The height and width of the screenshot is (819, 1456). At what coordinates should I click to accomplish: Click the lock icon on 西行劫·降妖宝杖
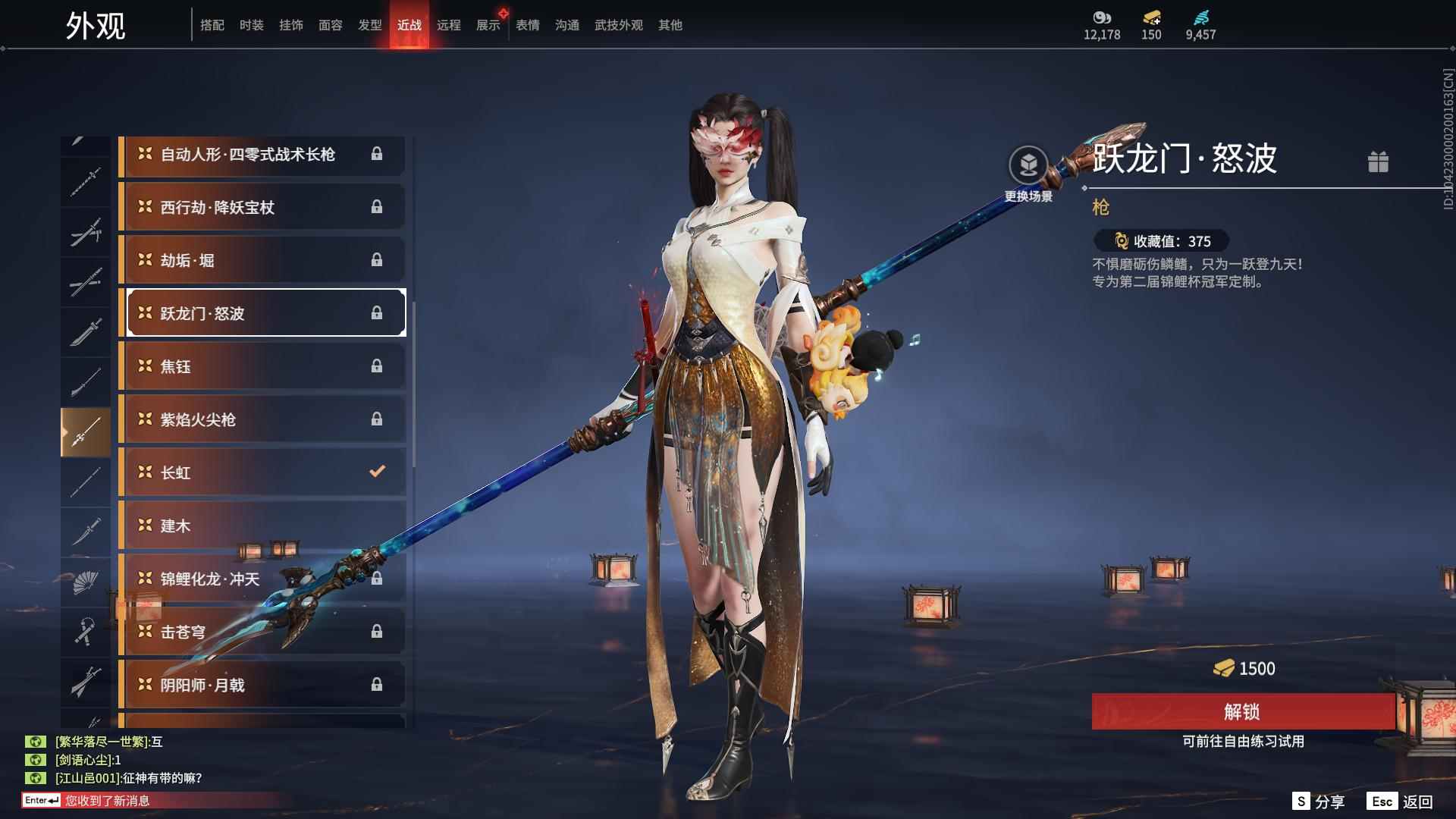tap(378, 207)
